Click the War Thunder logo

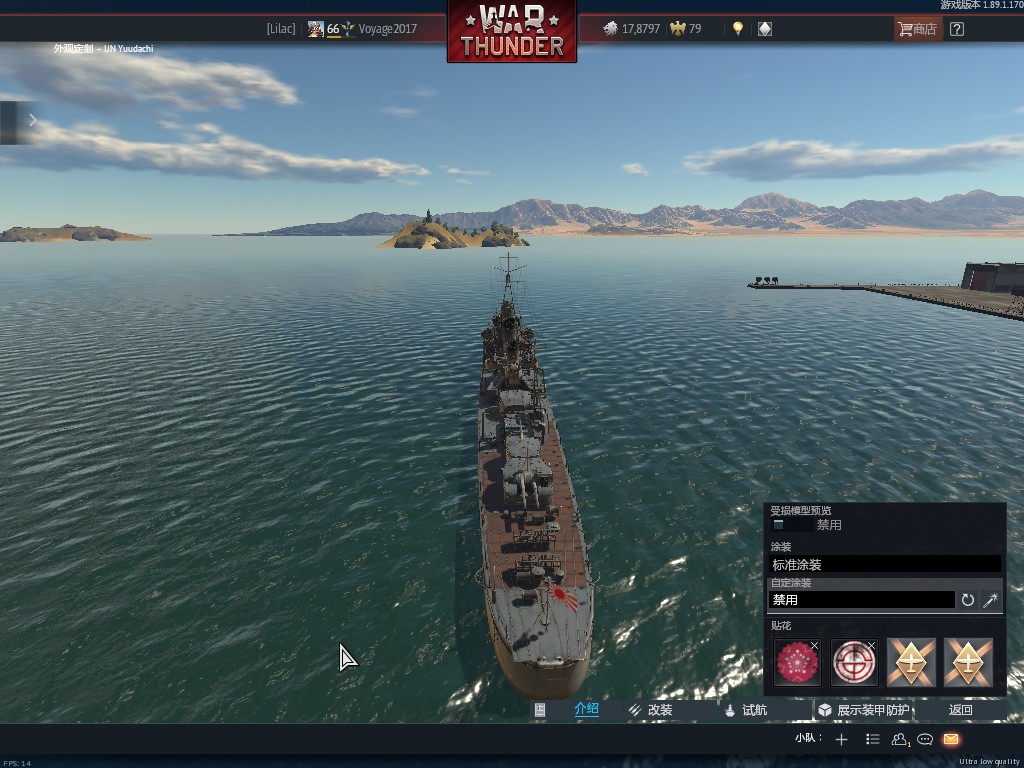512,31
